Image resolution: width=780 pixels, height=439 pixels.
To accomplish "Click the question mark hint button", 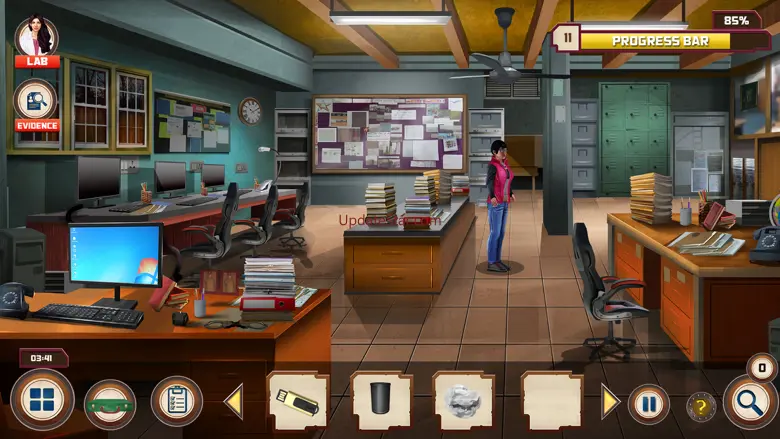I will [700, 406].
